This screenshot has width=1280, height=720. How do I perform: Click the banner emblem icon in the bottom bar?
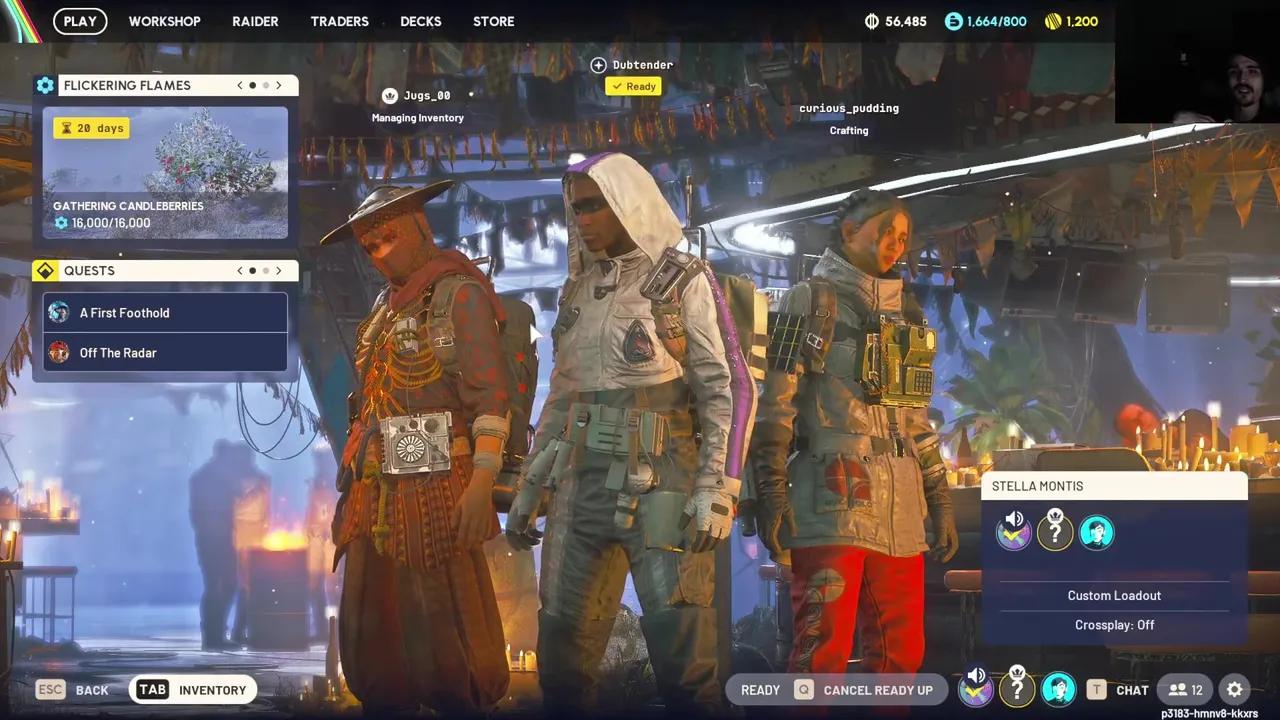point(976,689)
